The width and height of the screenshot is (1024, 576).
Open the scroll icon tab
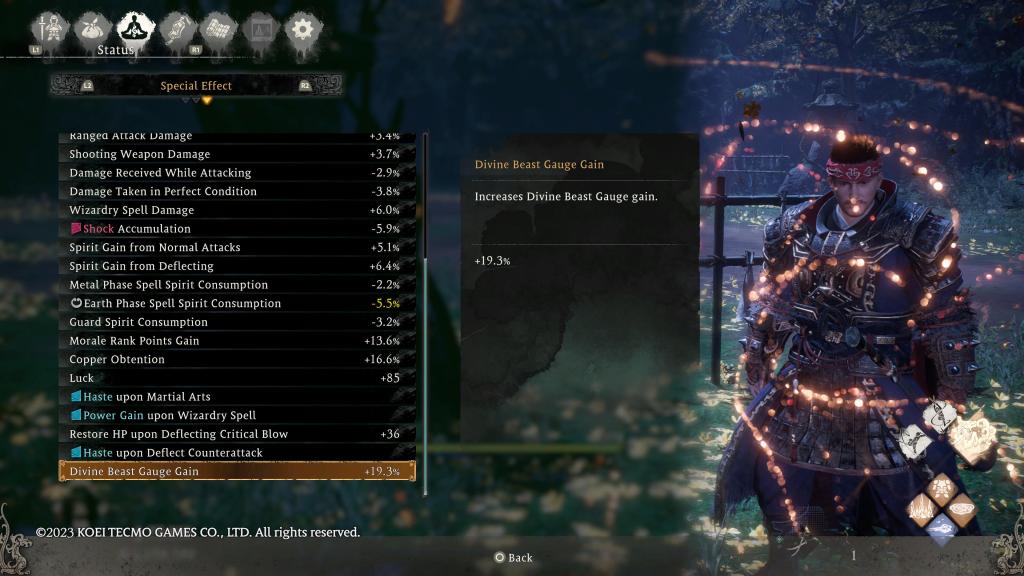(x=176, y=28)
